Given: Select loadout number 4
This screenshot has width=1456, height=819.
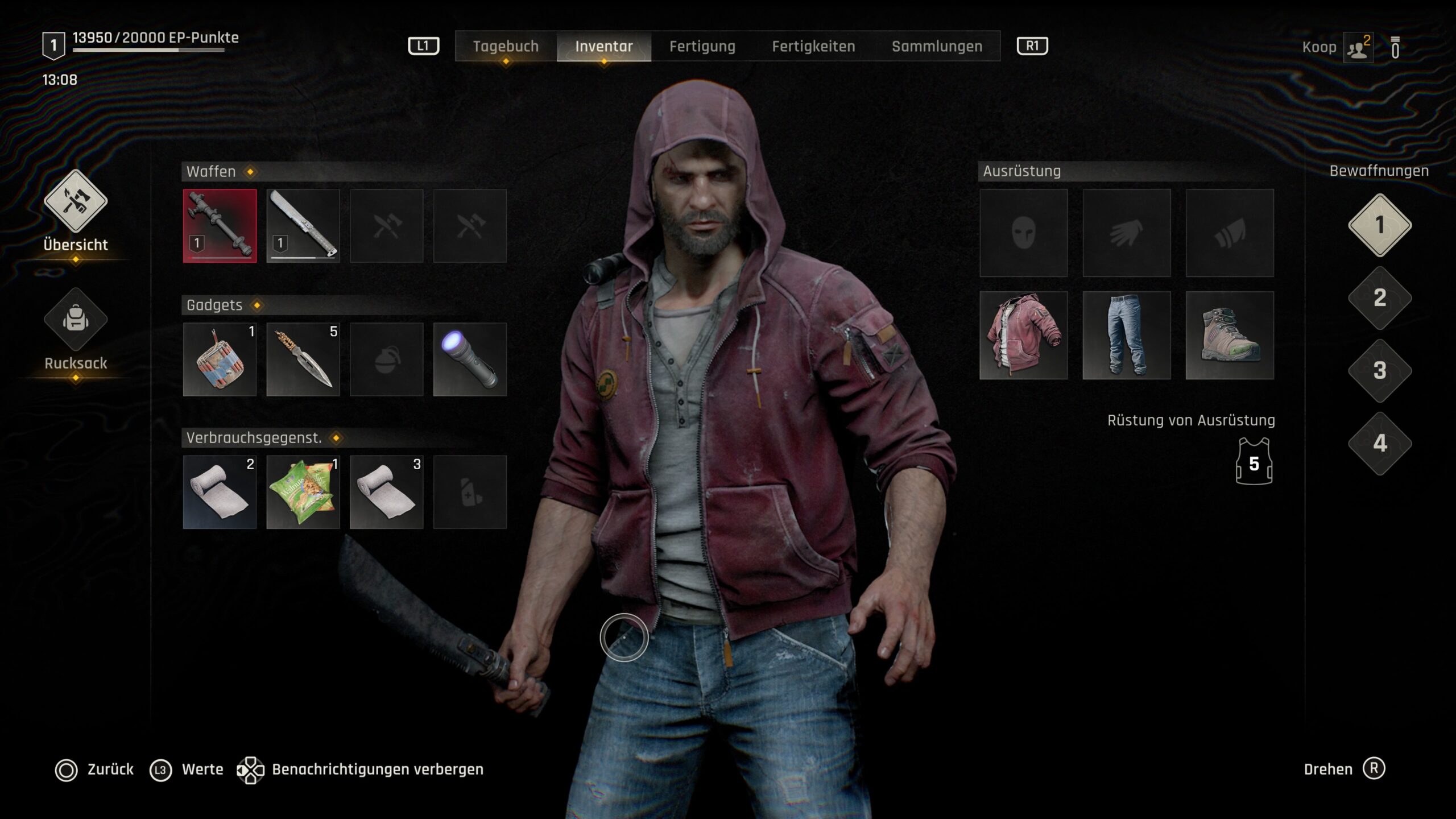Looking at the screenshot, I should coord(1380,444).
